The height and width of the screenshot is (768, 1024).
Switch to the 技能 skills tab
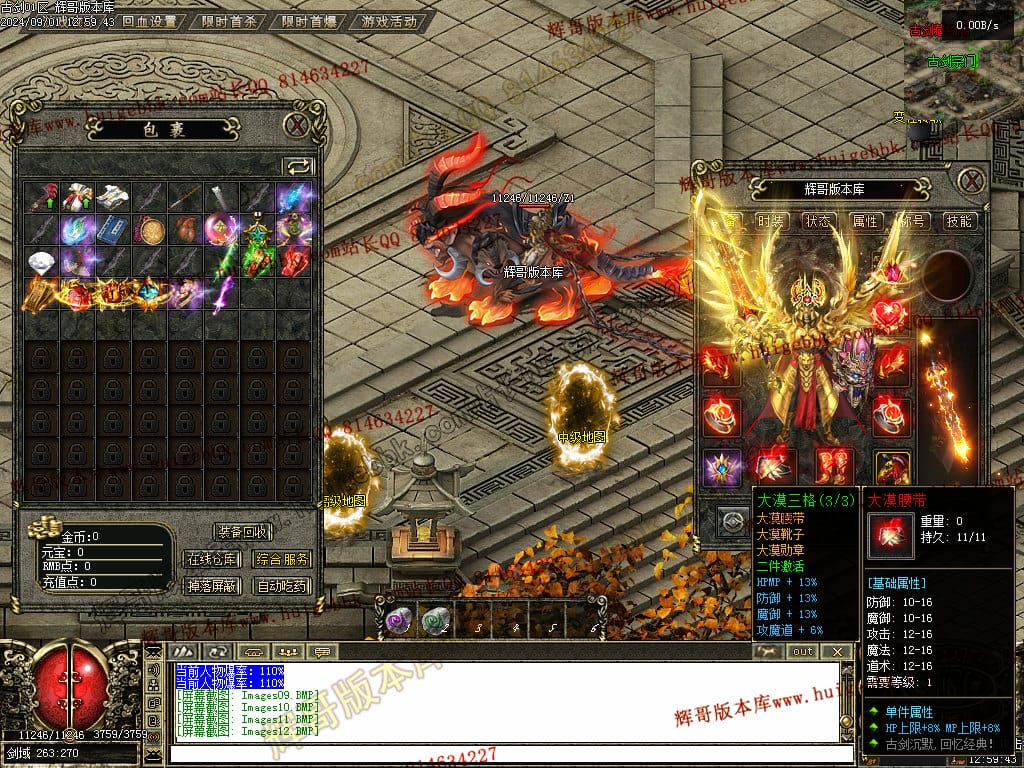coord(959,221)
